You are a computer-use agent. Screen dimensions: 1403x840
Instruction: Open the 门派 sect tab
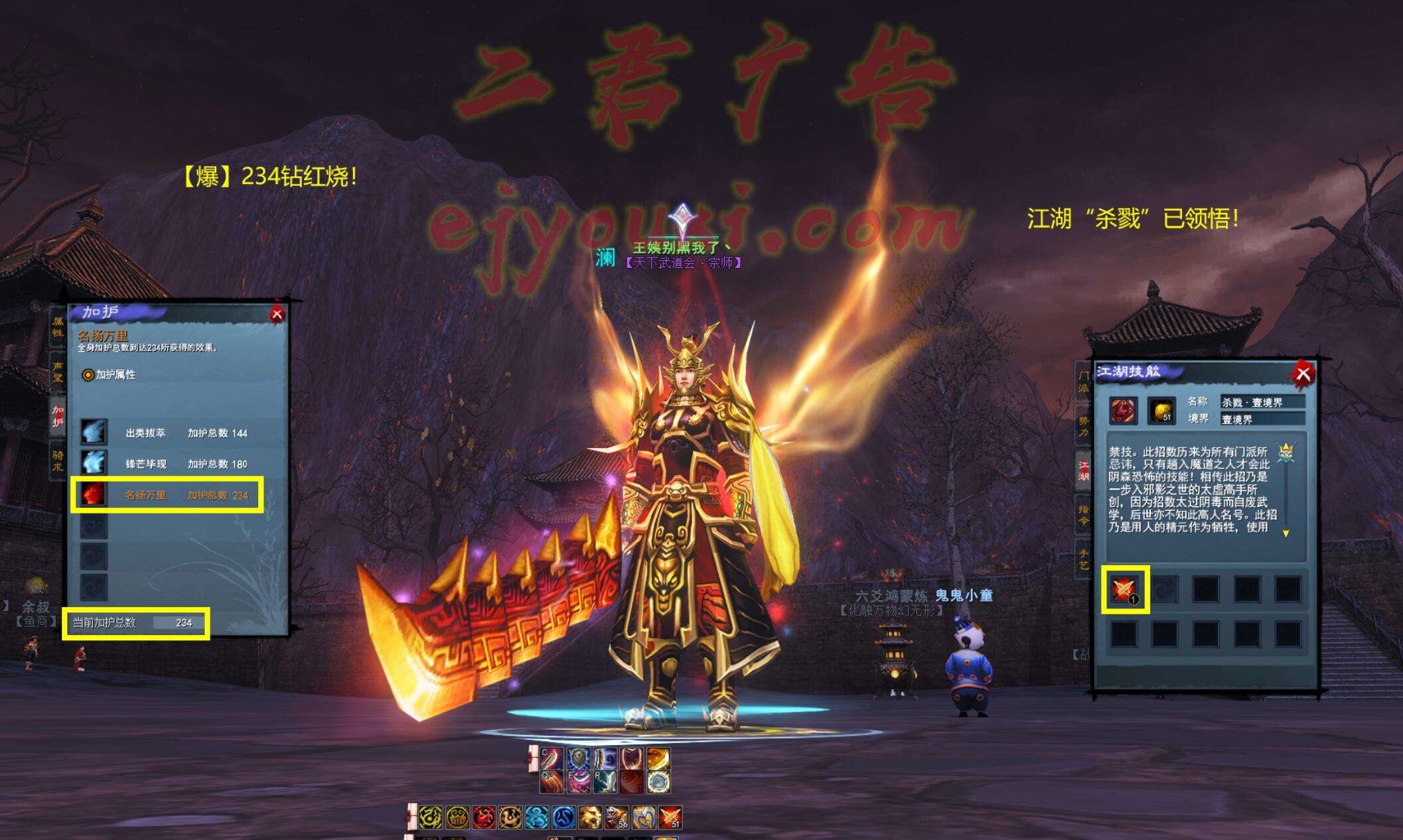[1083, 381]
